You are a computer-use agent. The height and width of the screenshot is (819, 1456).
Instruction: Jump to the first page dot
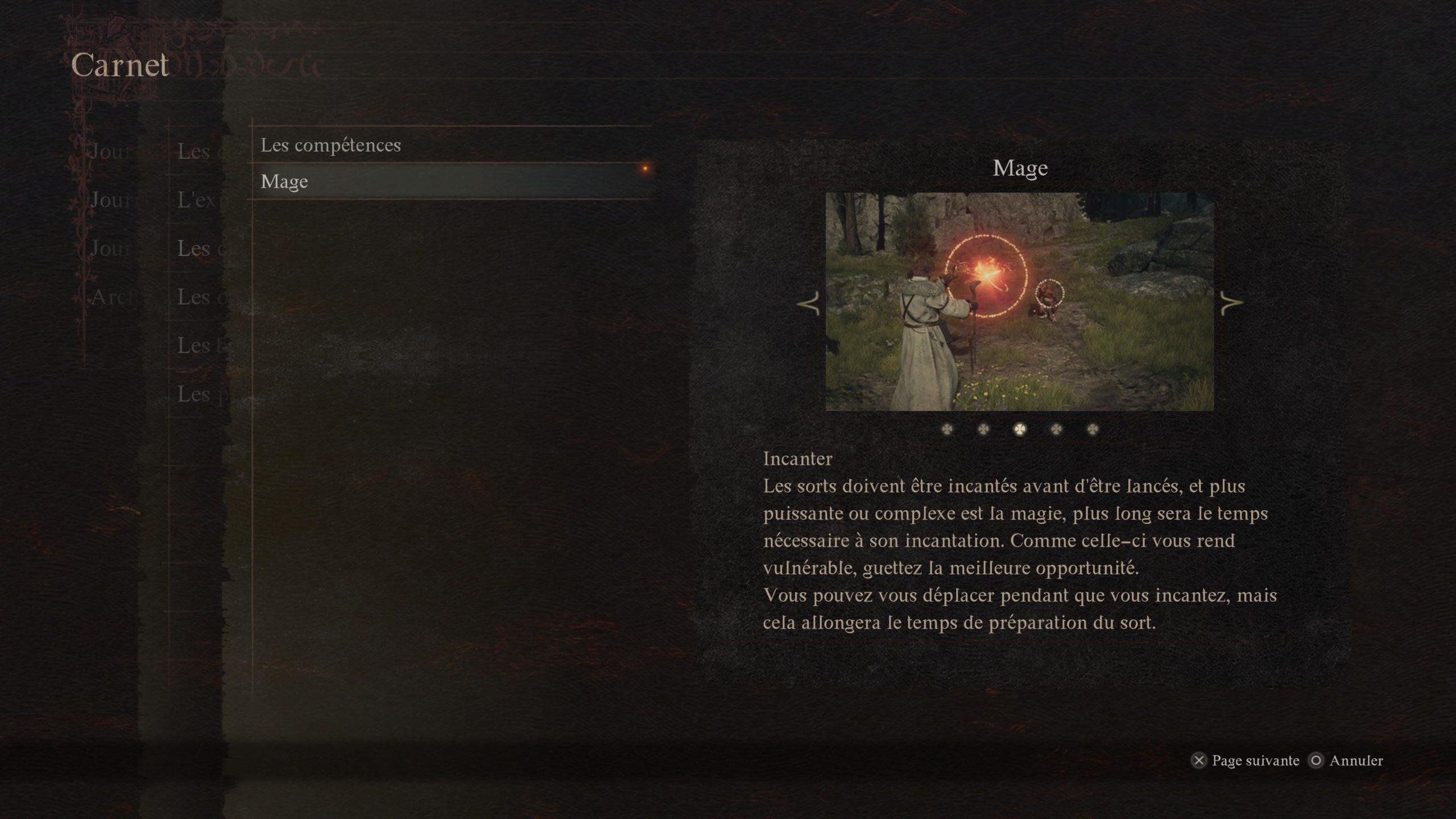tap(947, 429)
